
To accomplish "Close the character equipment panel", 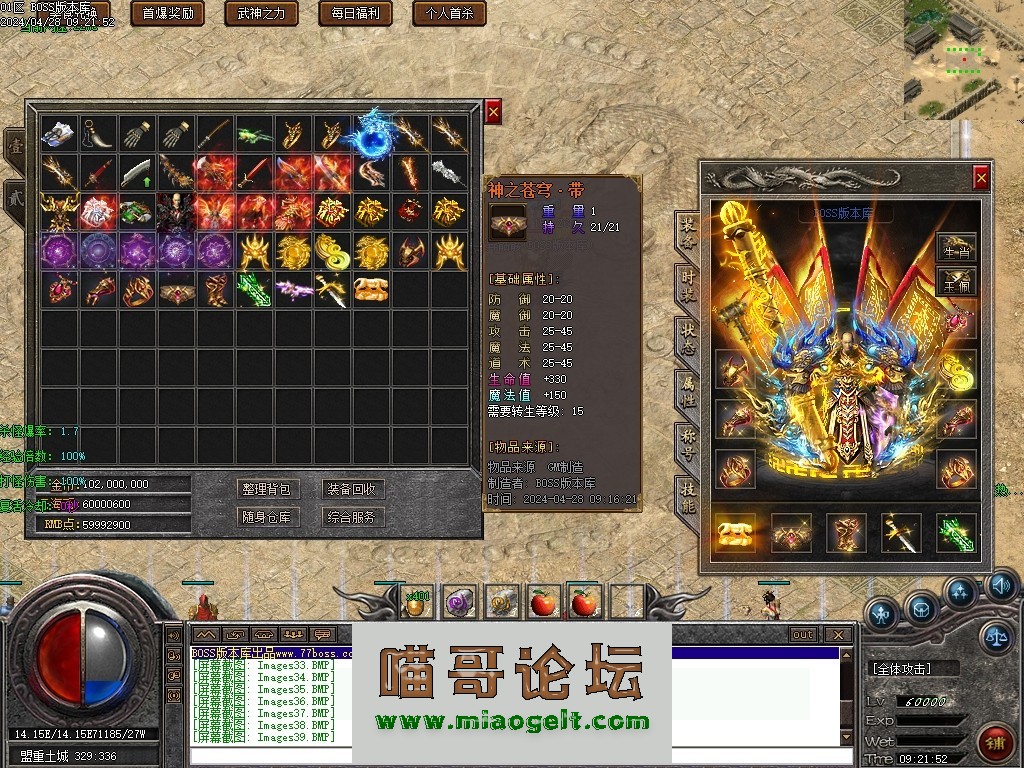I will (x=981, y=178).
